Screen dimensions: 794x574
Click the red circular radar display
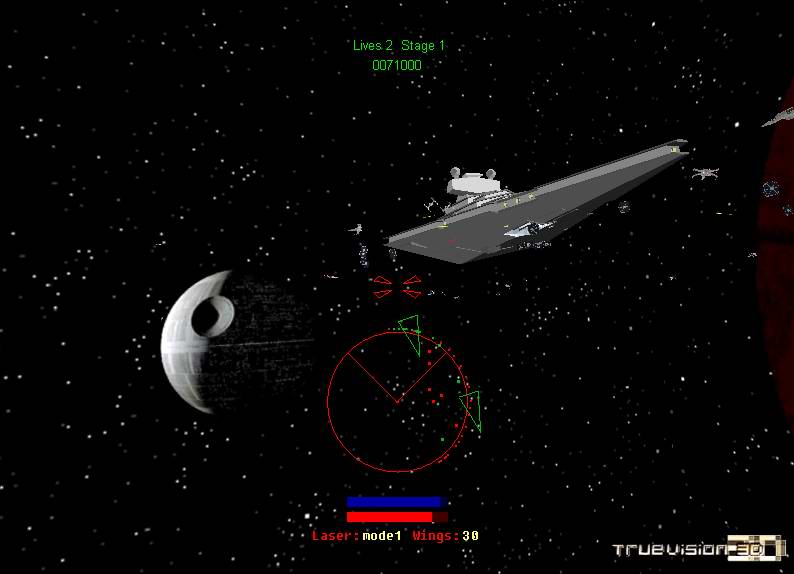pyautogui.click(x=398, y=402)
